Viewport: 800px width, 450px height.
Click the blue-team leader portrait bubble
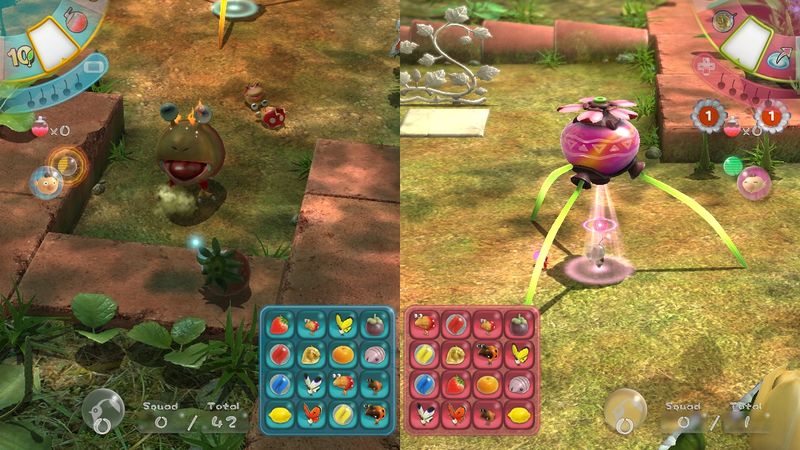click(x=44, y=183)
